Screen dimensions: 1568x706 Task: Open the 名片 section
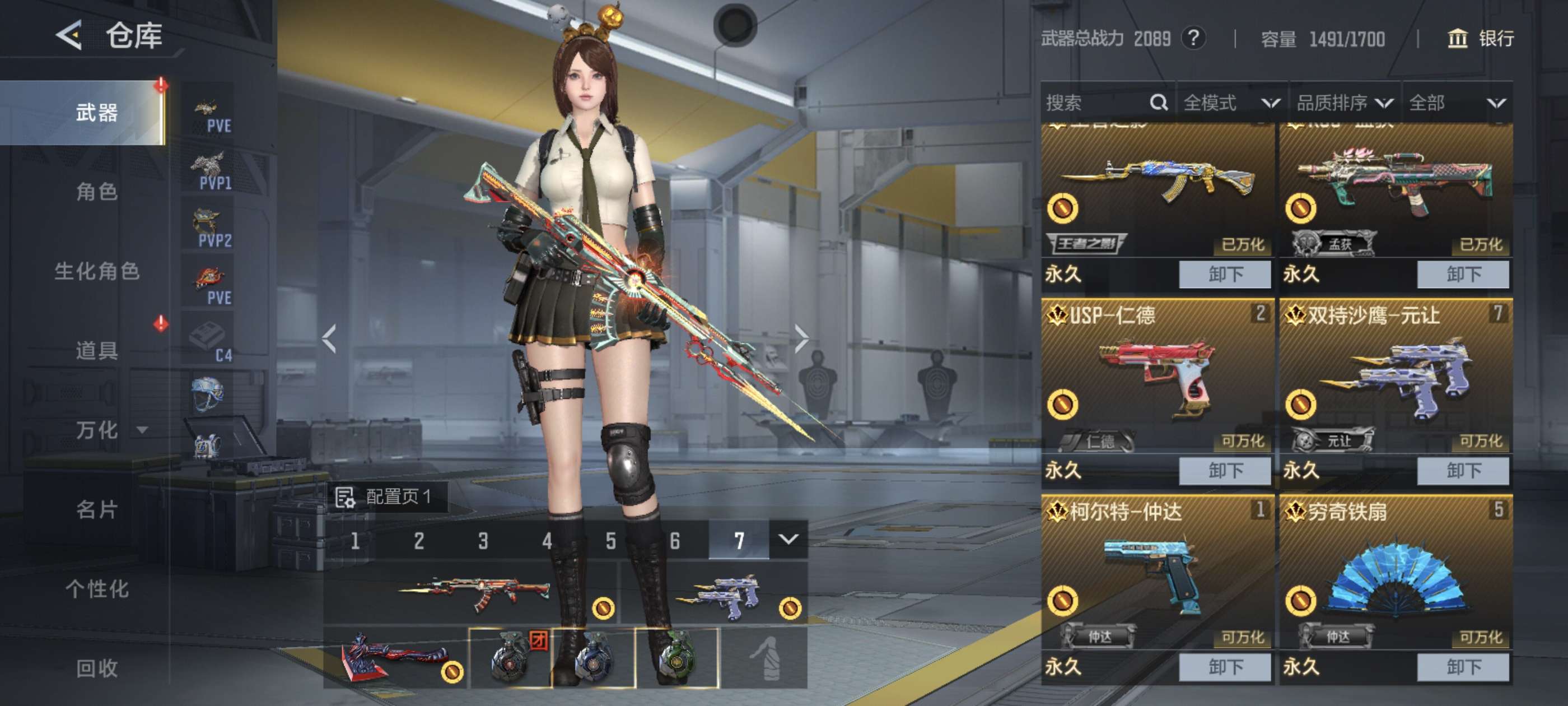(97, 509)
